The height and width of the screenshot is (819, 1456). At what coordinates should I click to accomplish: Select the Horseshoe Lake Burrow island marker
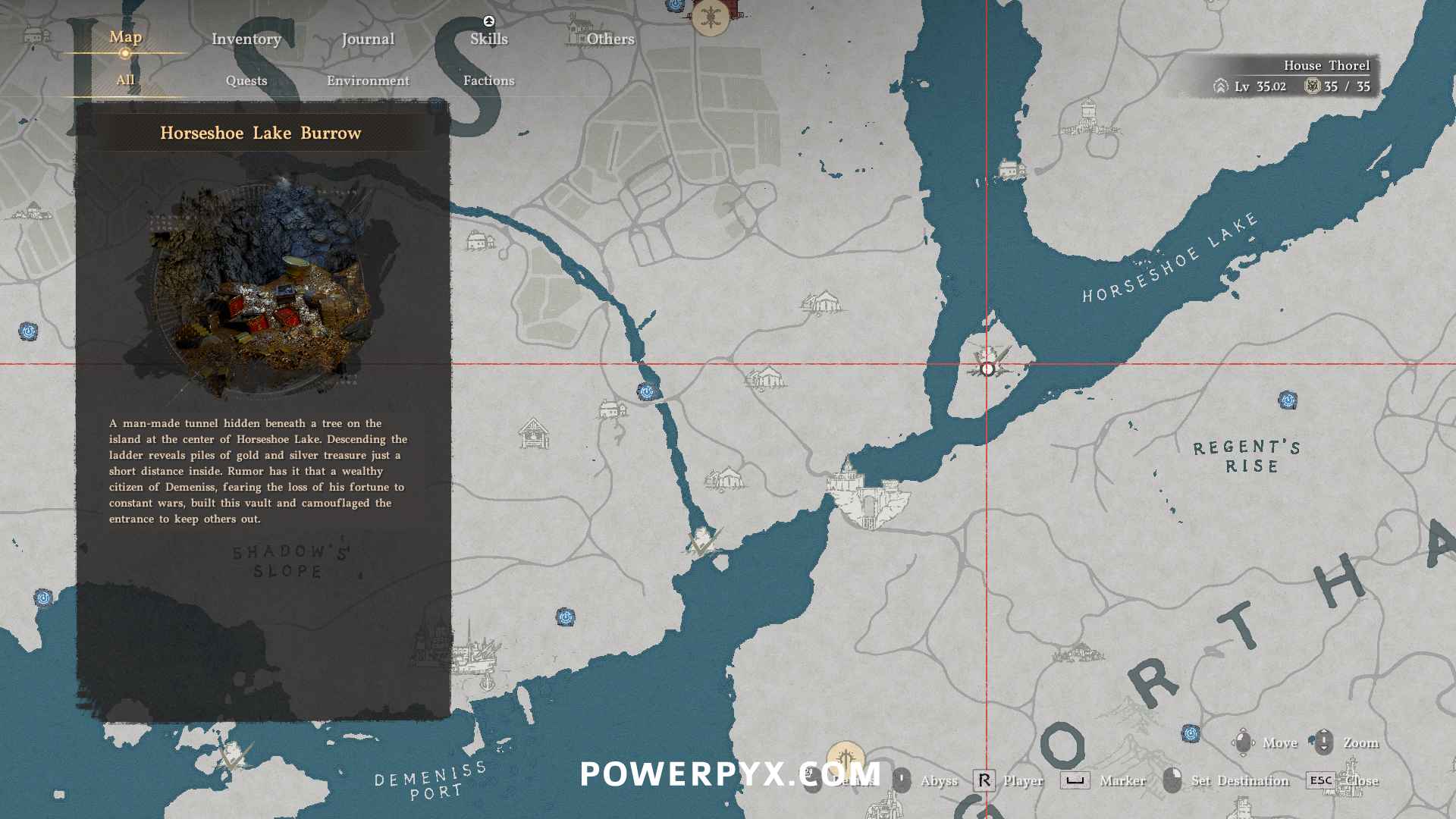point(987,368)
